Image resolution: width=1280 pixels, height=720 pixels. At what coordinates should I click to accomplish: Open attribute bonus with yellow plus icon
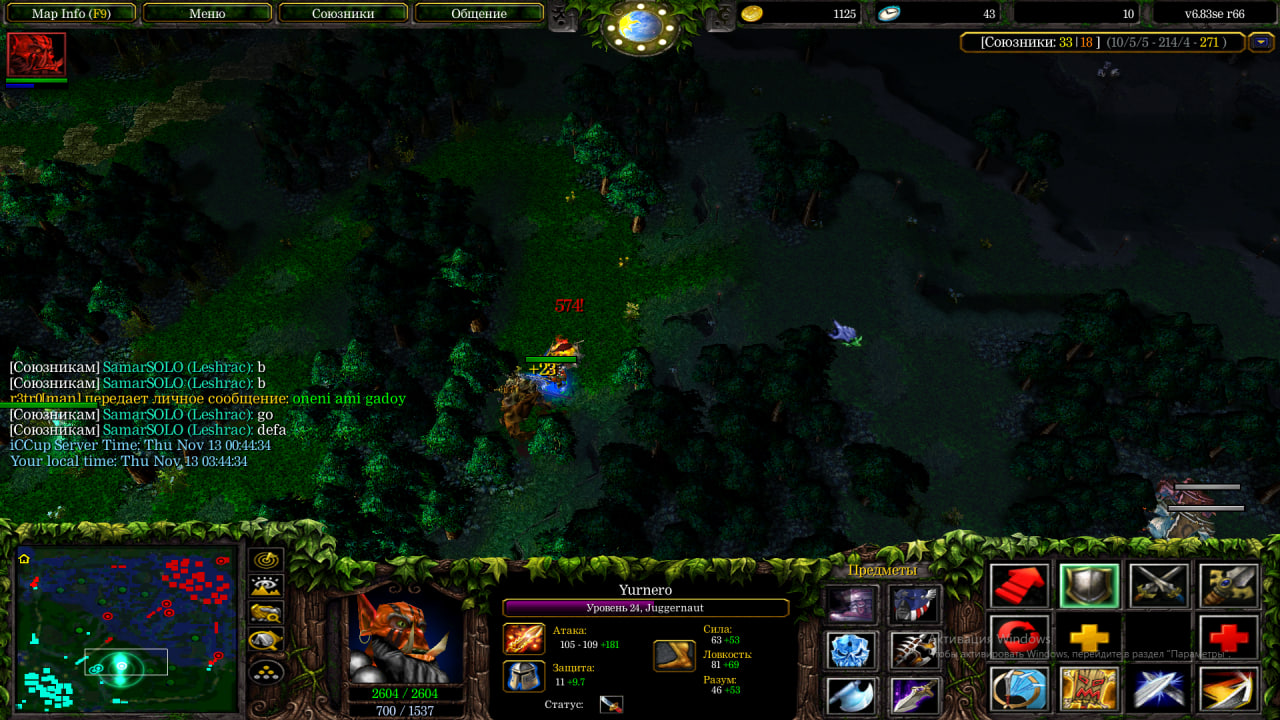tap(1089, 637)
